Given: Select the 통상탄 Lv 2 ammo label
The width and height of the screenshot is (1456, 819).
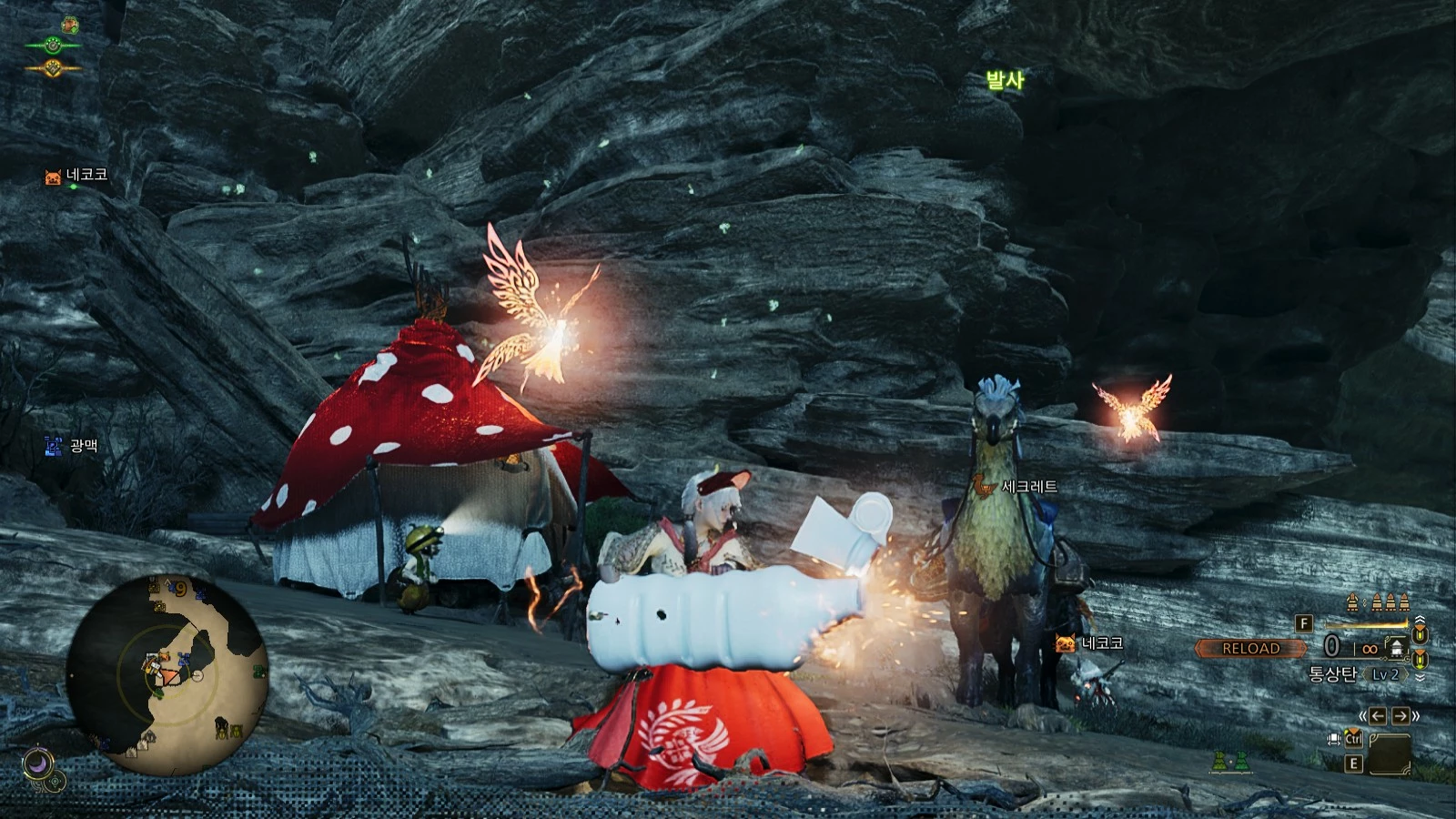Looking at the screenshot, I should pyautogui.click(x=1354, y=674).
